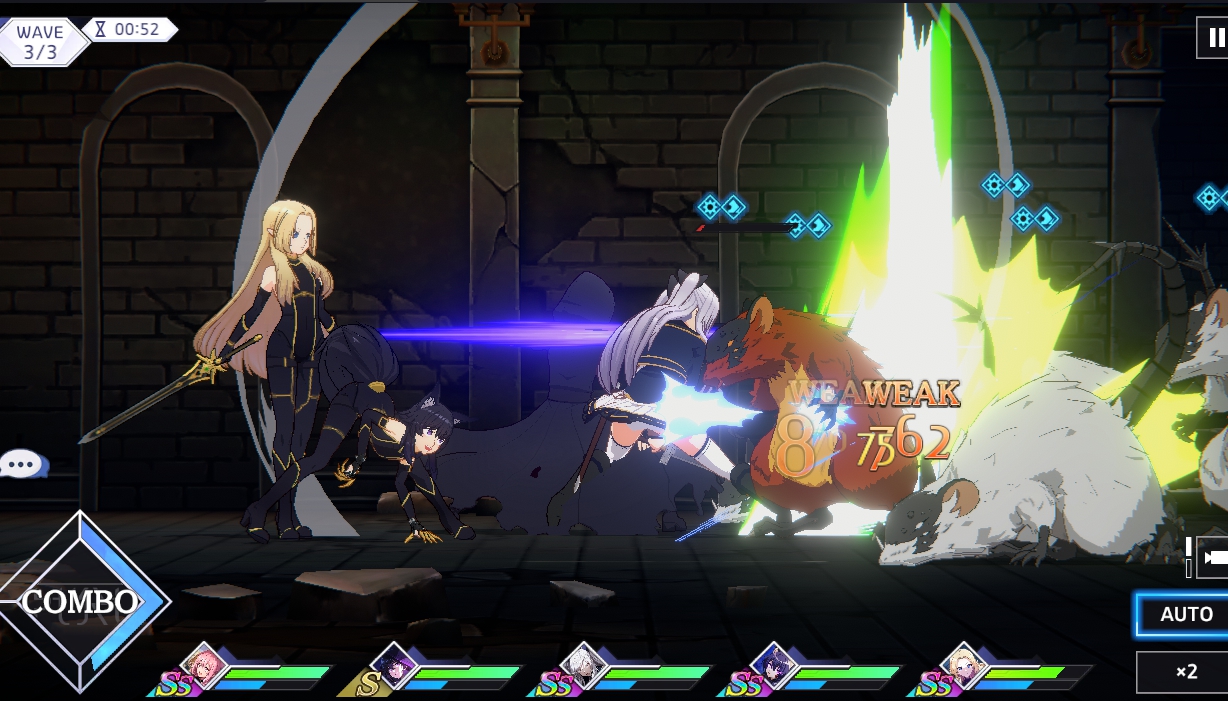Screen dimensions: 1228x701
Task: Pause the battle
Action: pos(1214,38)
